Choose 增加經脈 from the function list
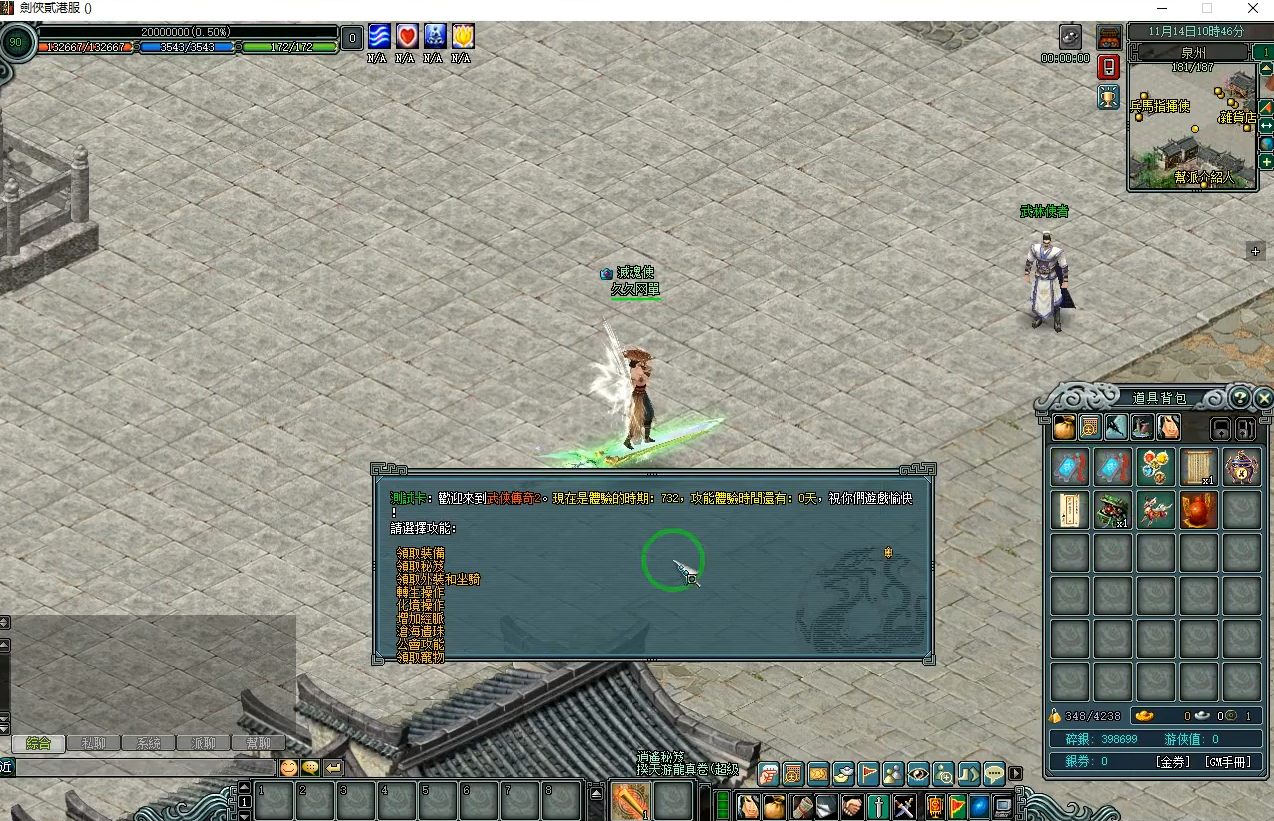Viewport: 1274px width, 821px height. 421,618
